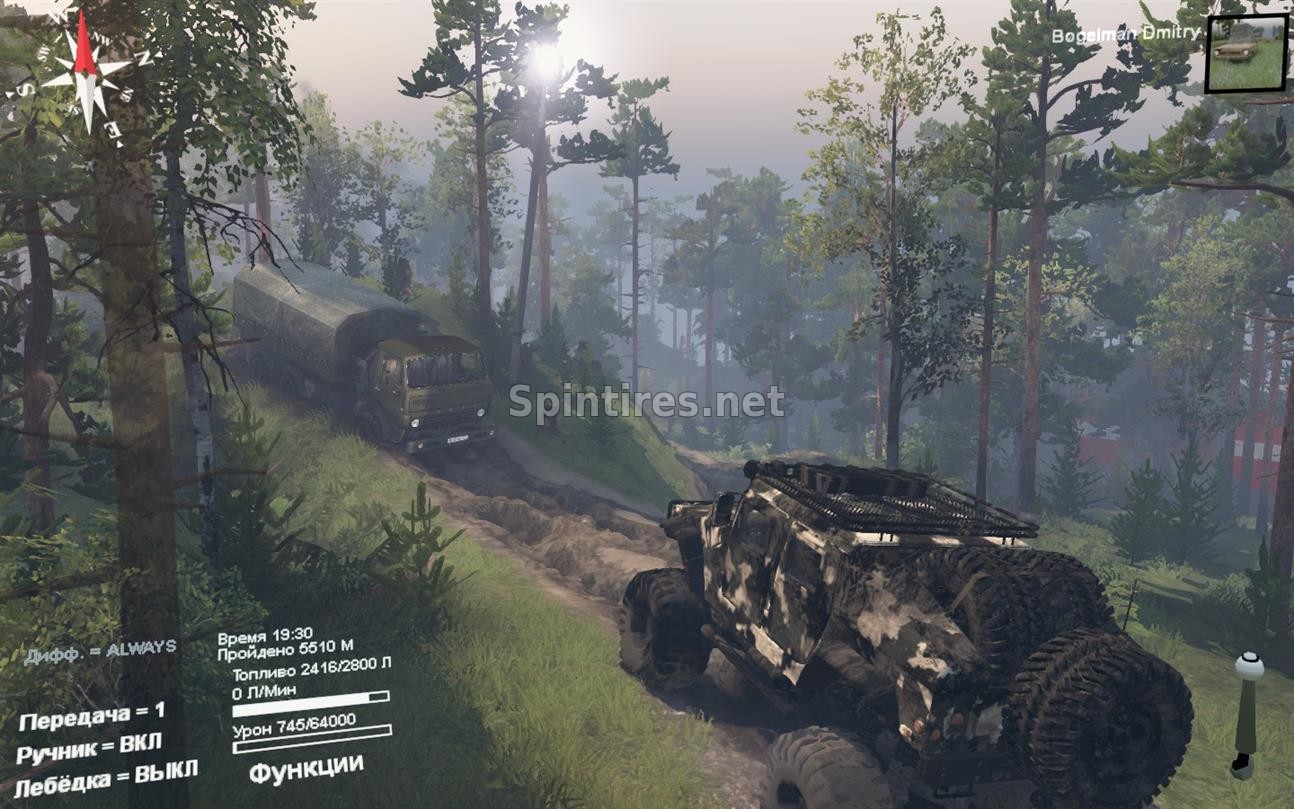Toggle the Дифф. differential lock
1294x809 pixels.
100,648
